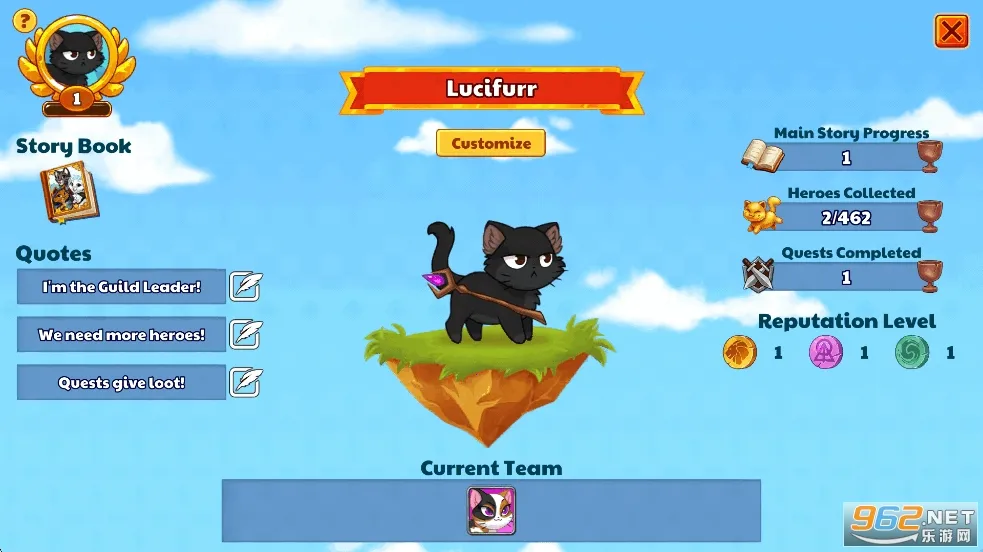Close the profile screen with the X
Image resolution: width=983 pixels, height=552 pixels.
click(951, 32)
